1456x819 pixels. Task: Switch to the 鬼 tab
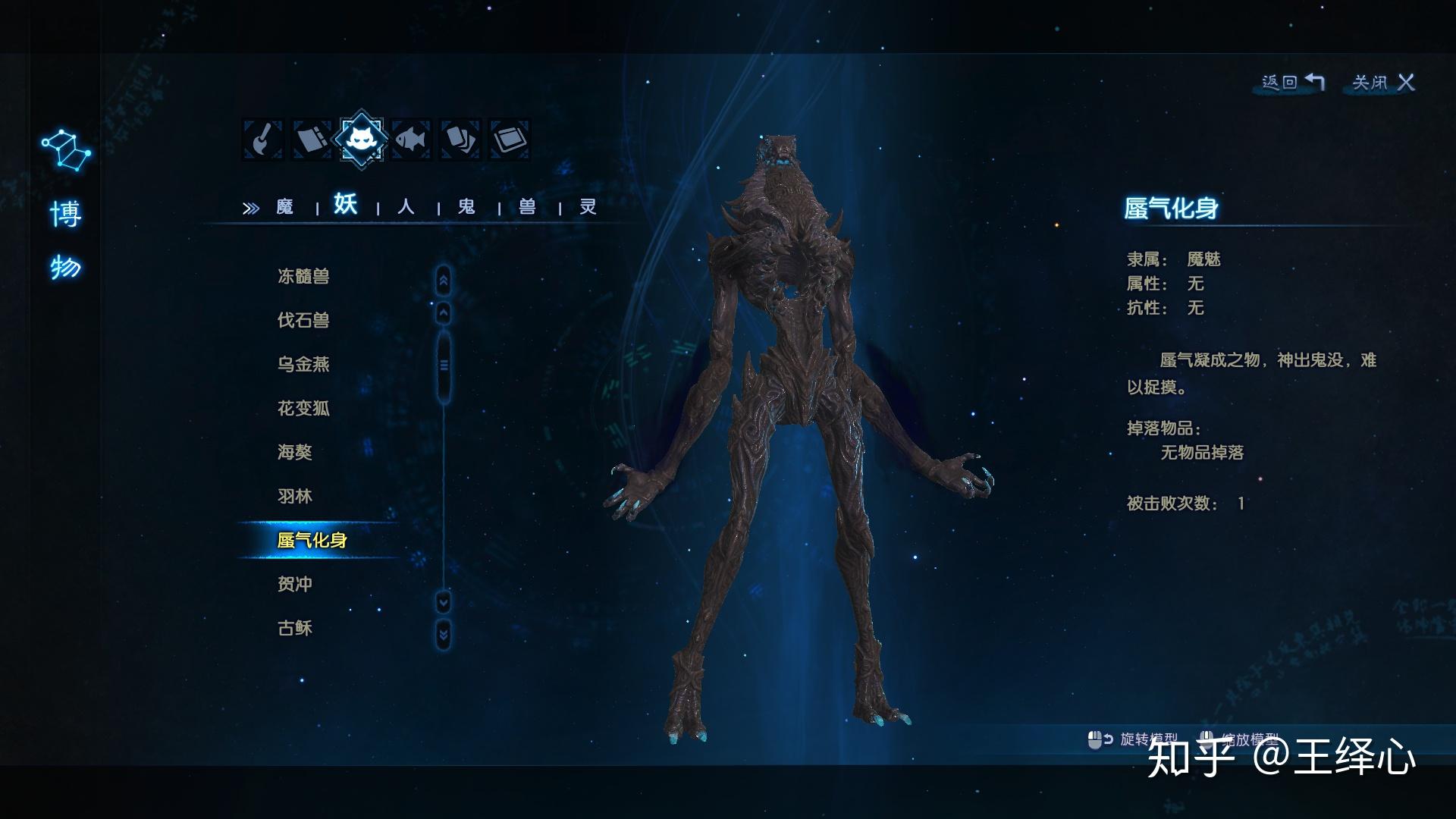pyautogui.click(x=466, y=207)
